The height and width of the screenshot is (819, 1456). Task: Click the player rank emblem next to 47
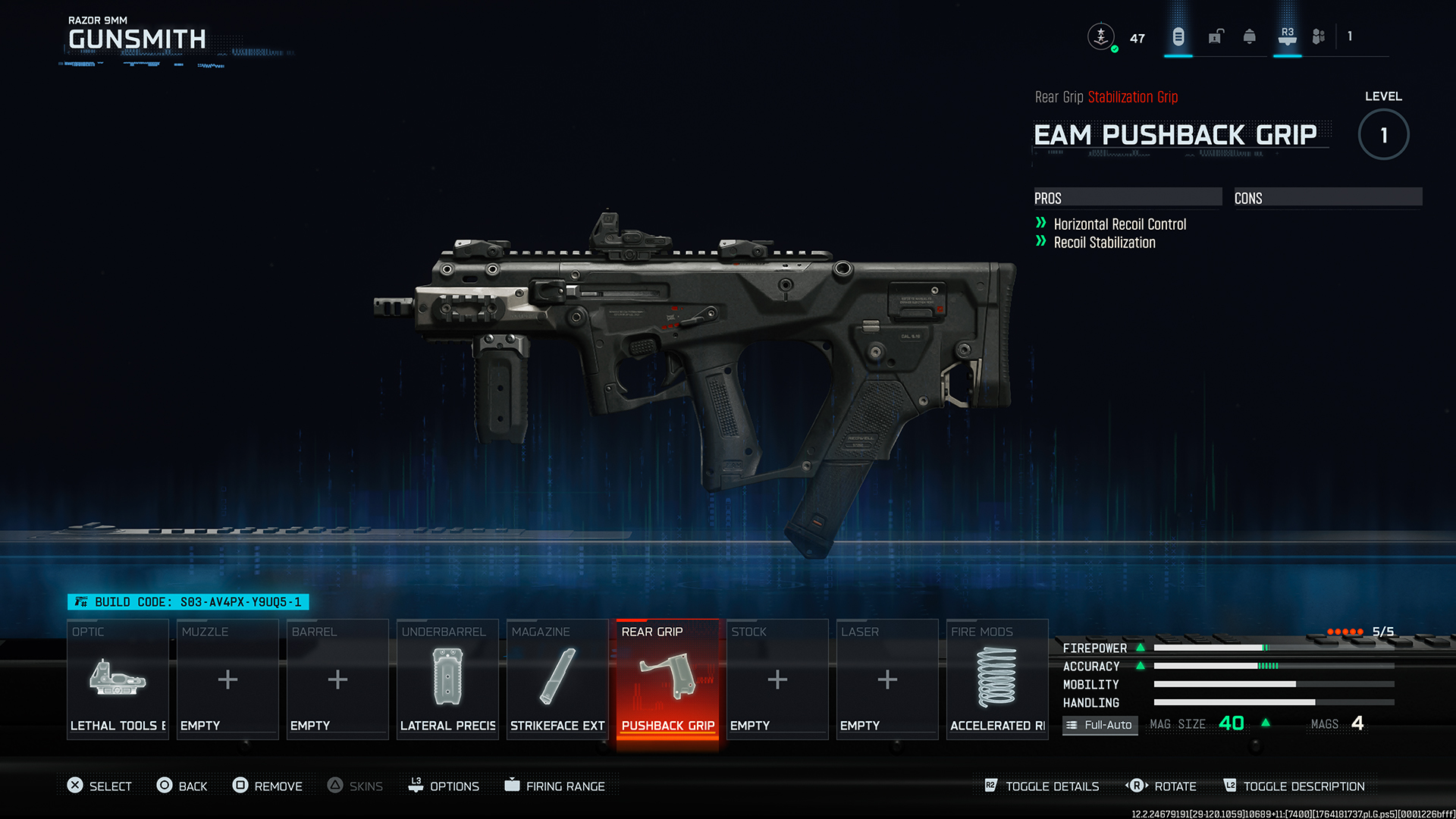(x=1101, y=36)
